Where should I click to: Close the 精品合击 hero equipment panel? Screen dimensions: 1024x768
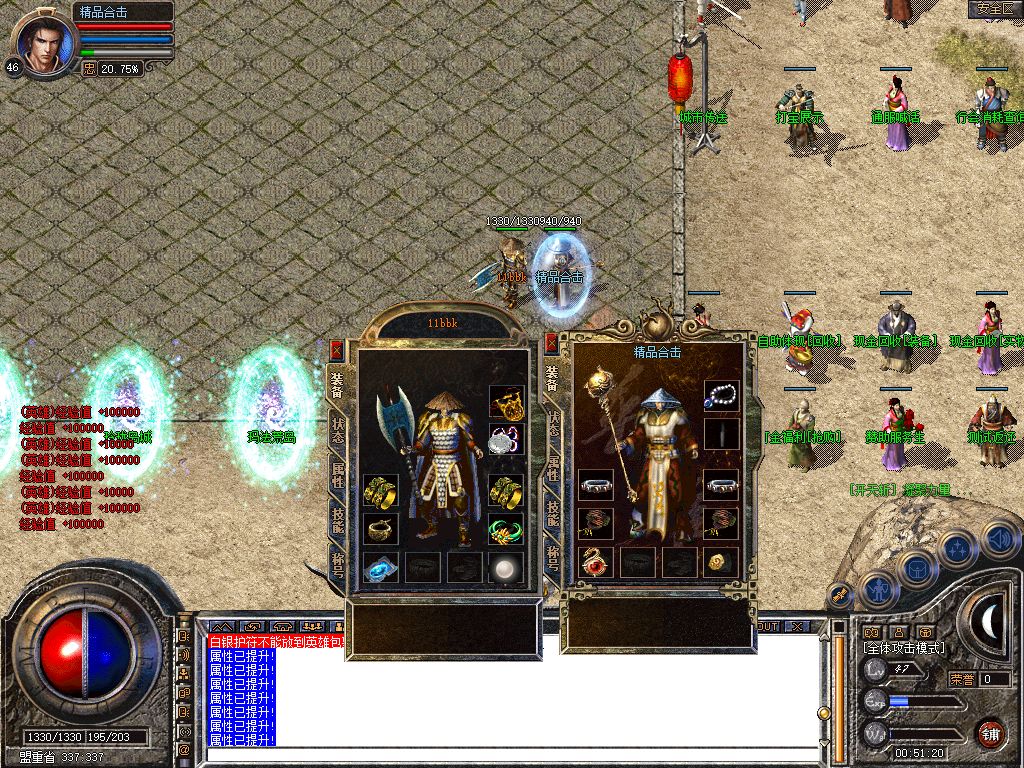point(551,345)
